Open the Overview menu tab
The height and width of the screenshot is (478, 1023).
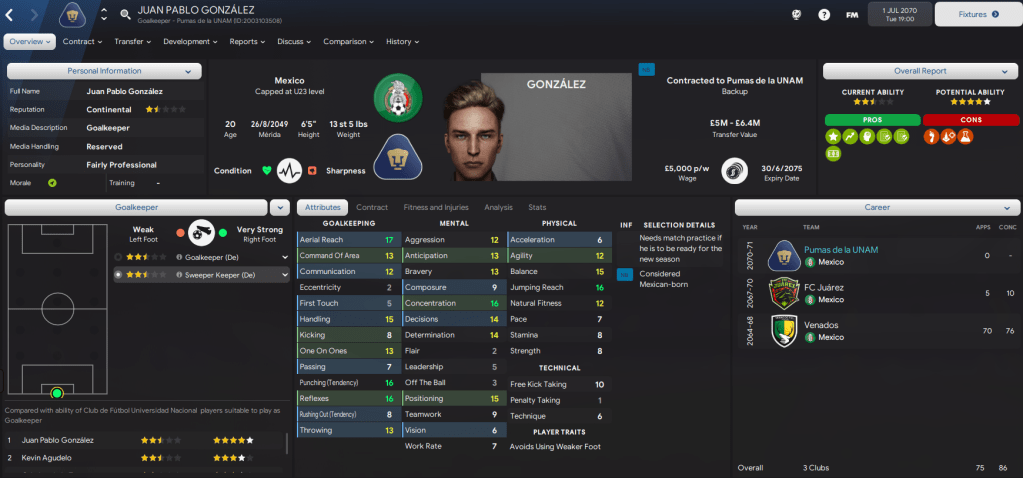pos(30,42)
